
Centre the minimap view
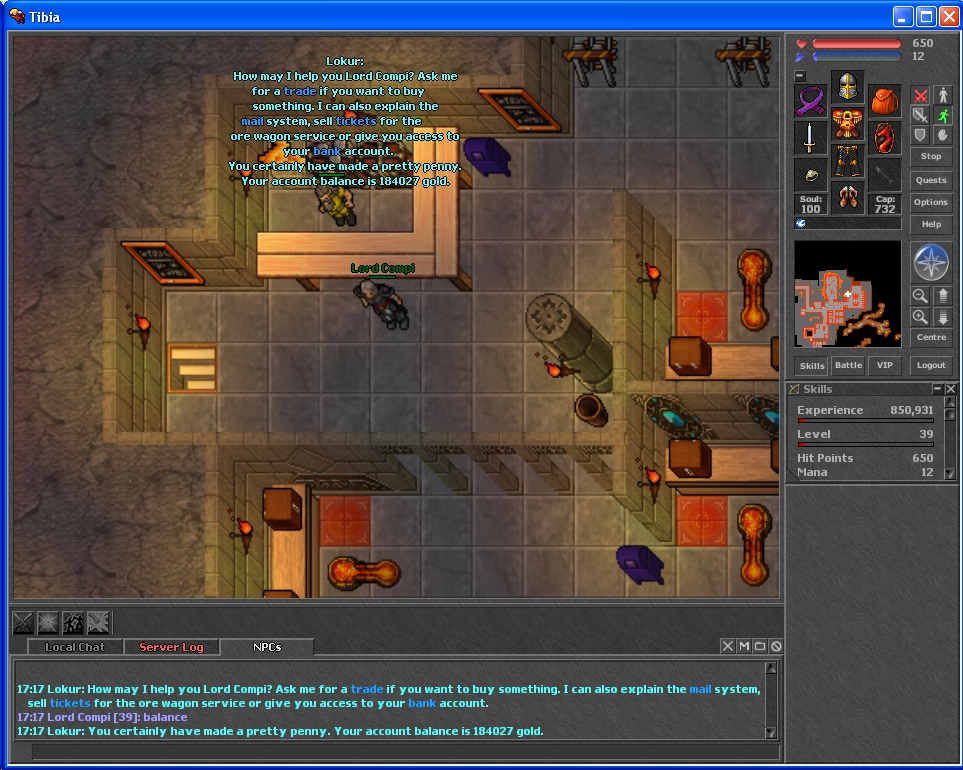(930, 337)
